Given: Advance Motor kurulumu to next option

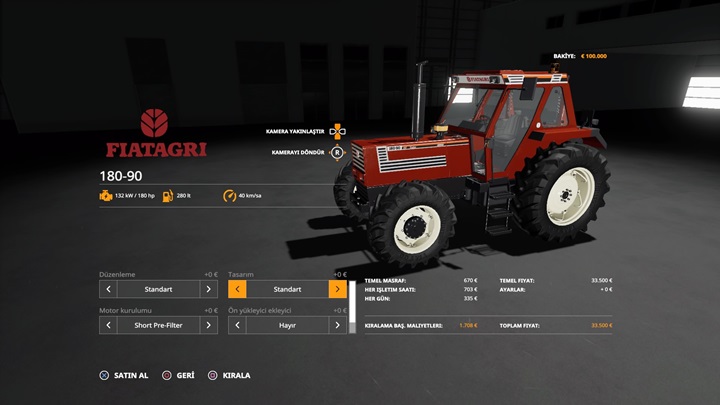Looking at the screenshot, I should point(208,325).
